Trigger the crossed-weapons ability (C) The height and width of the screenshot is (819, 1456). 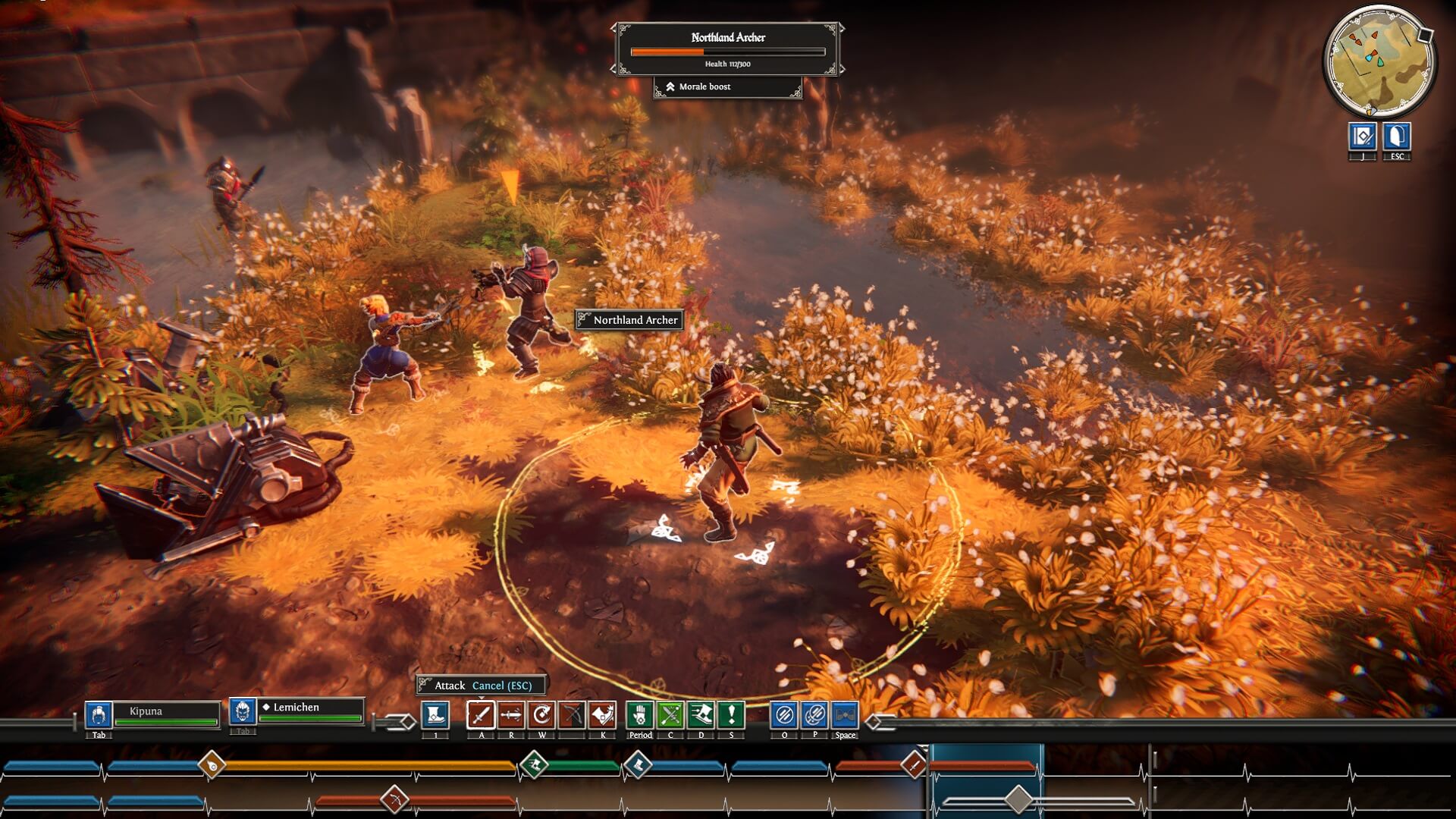point(671,716)
